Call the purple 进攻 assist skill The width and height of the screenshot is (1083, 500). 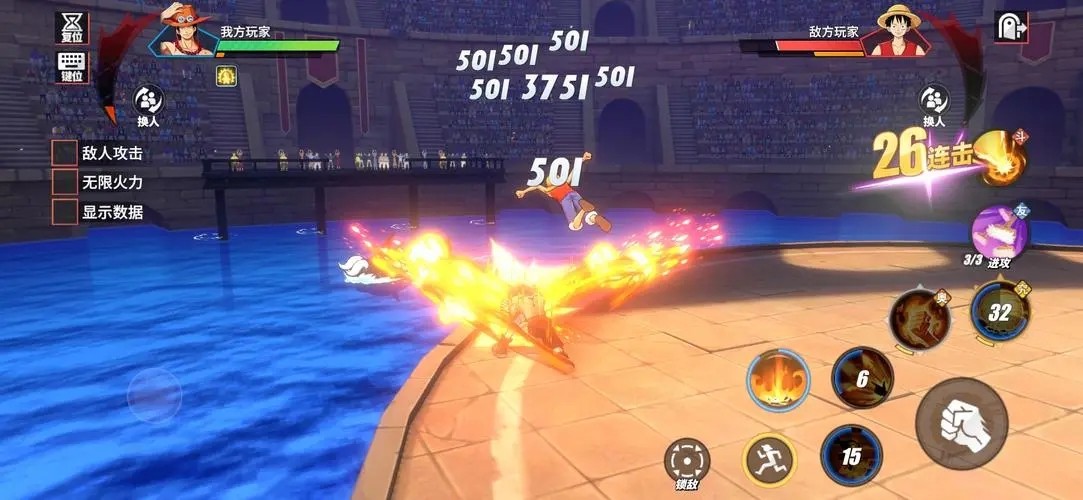coord(999,232)
